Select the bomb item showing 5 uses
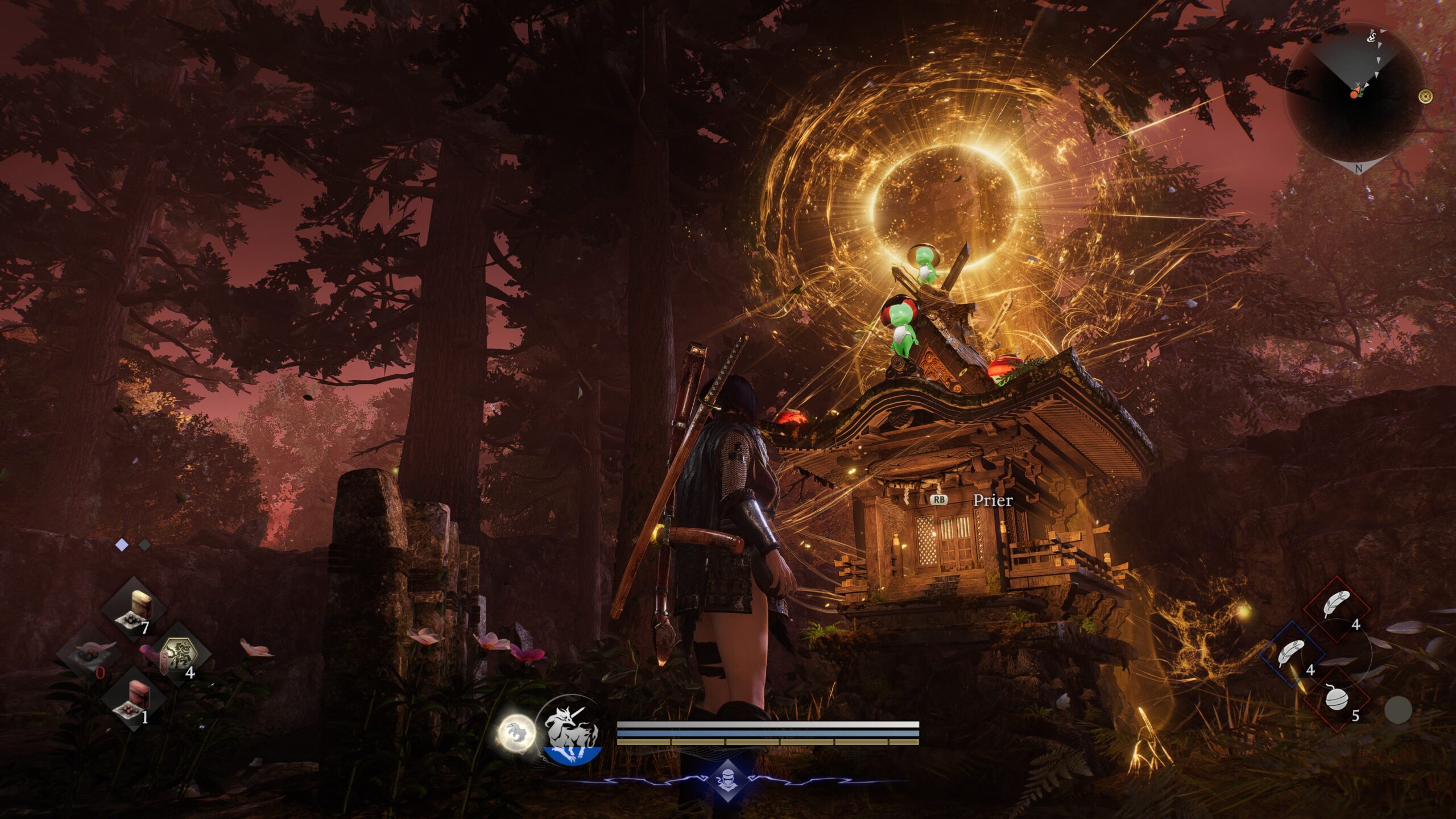Image resolution: width=1456 pixels, height=819 pixels. tap(1337, 699)
